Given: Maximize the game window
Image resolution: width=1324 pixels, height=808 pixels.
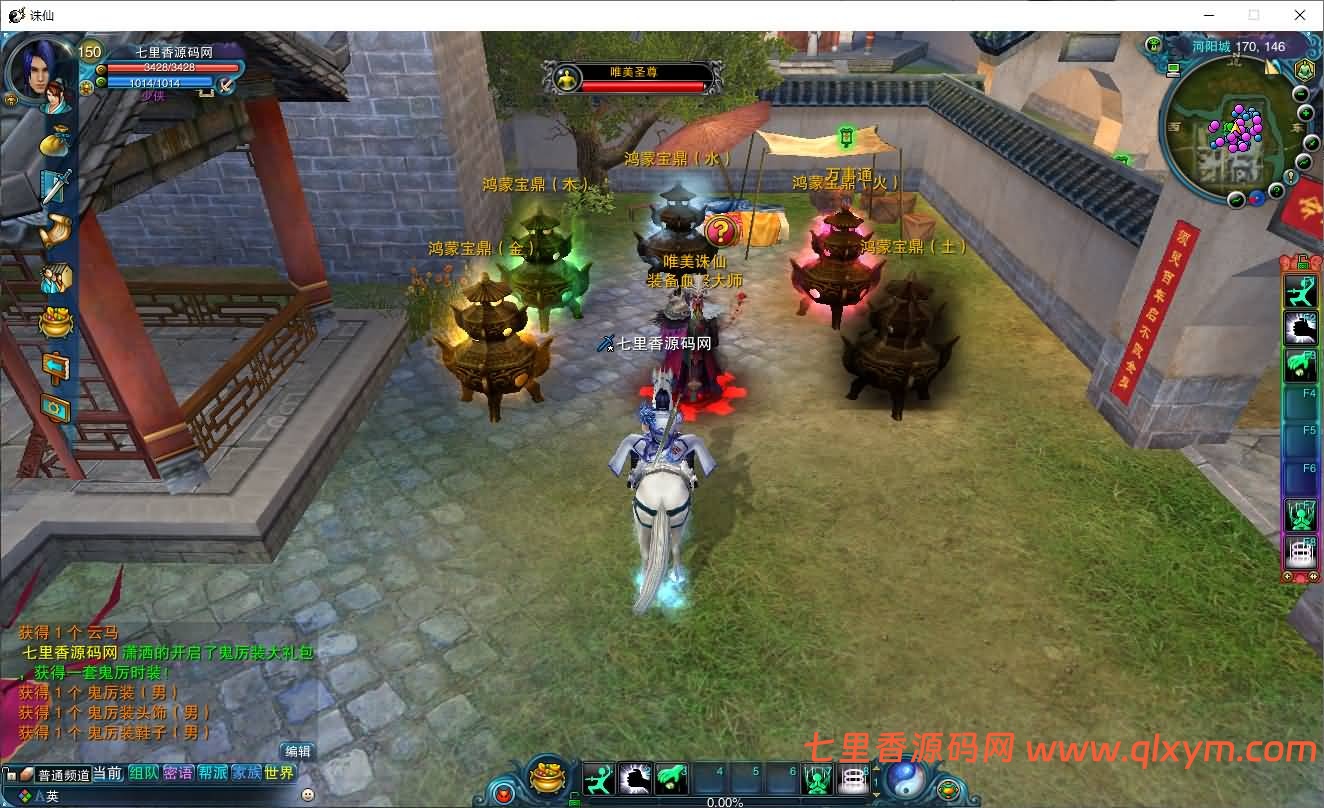Looking at the screenshot, I should click(1254, 15).
